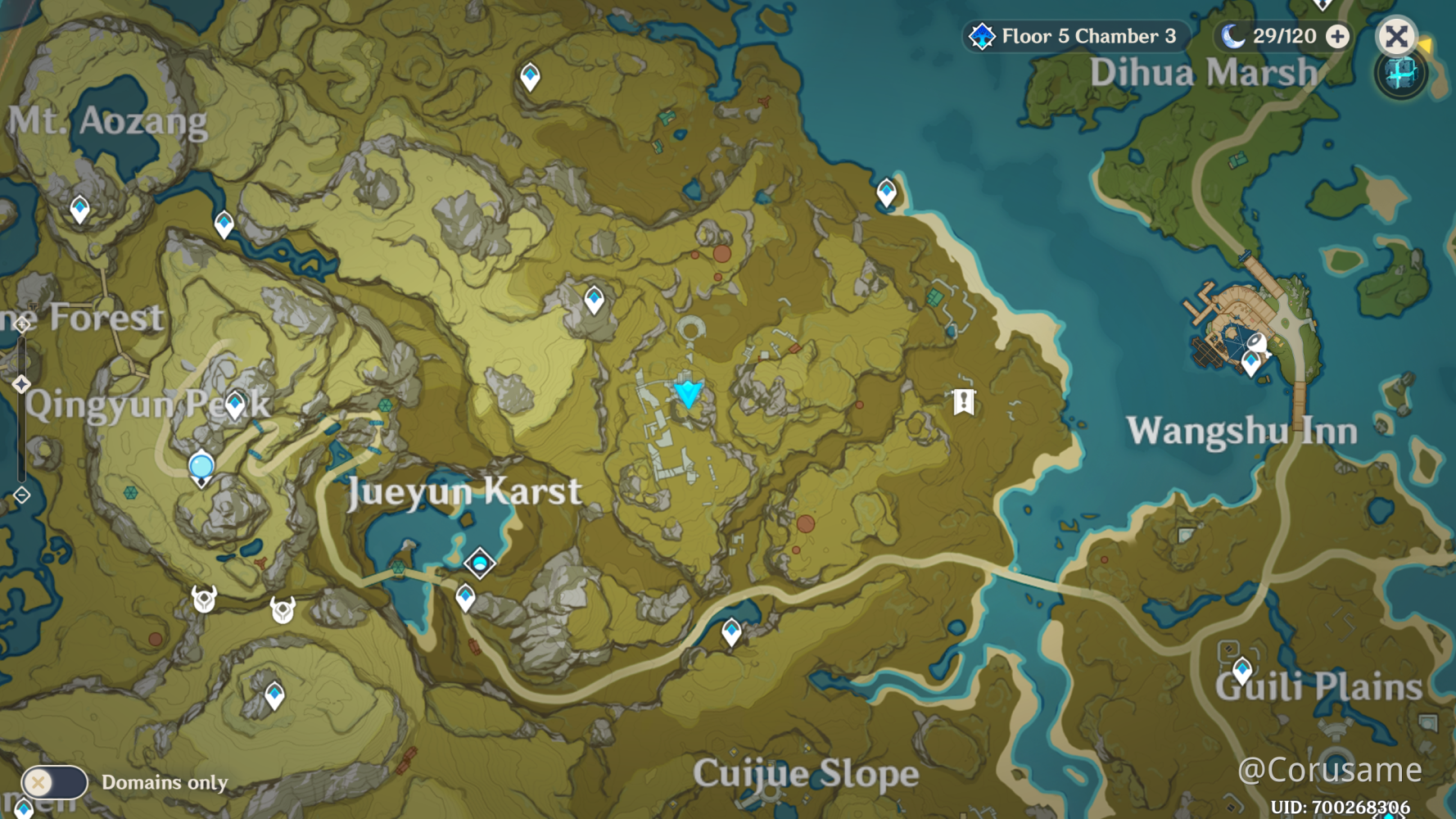The image size is (1456, 819).
Task: Click the teleport waypoint at the top center
Action: tap(531, 76)
